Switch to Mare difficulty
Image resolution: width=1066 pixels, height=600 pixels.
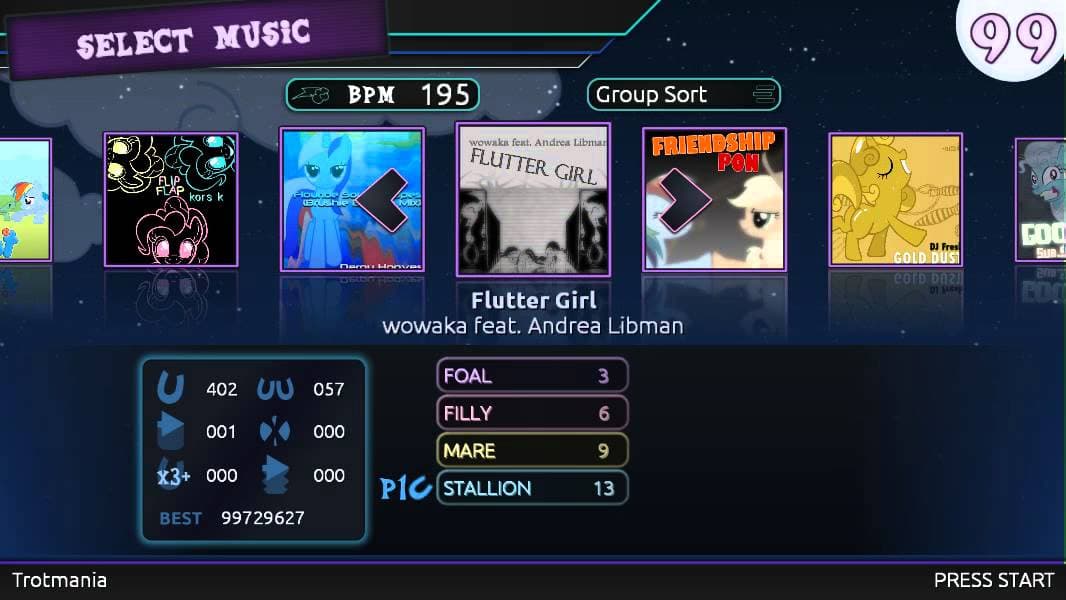pyautogui.click(x=532, y=450)
